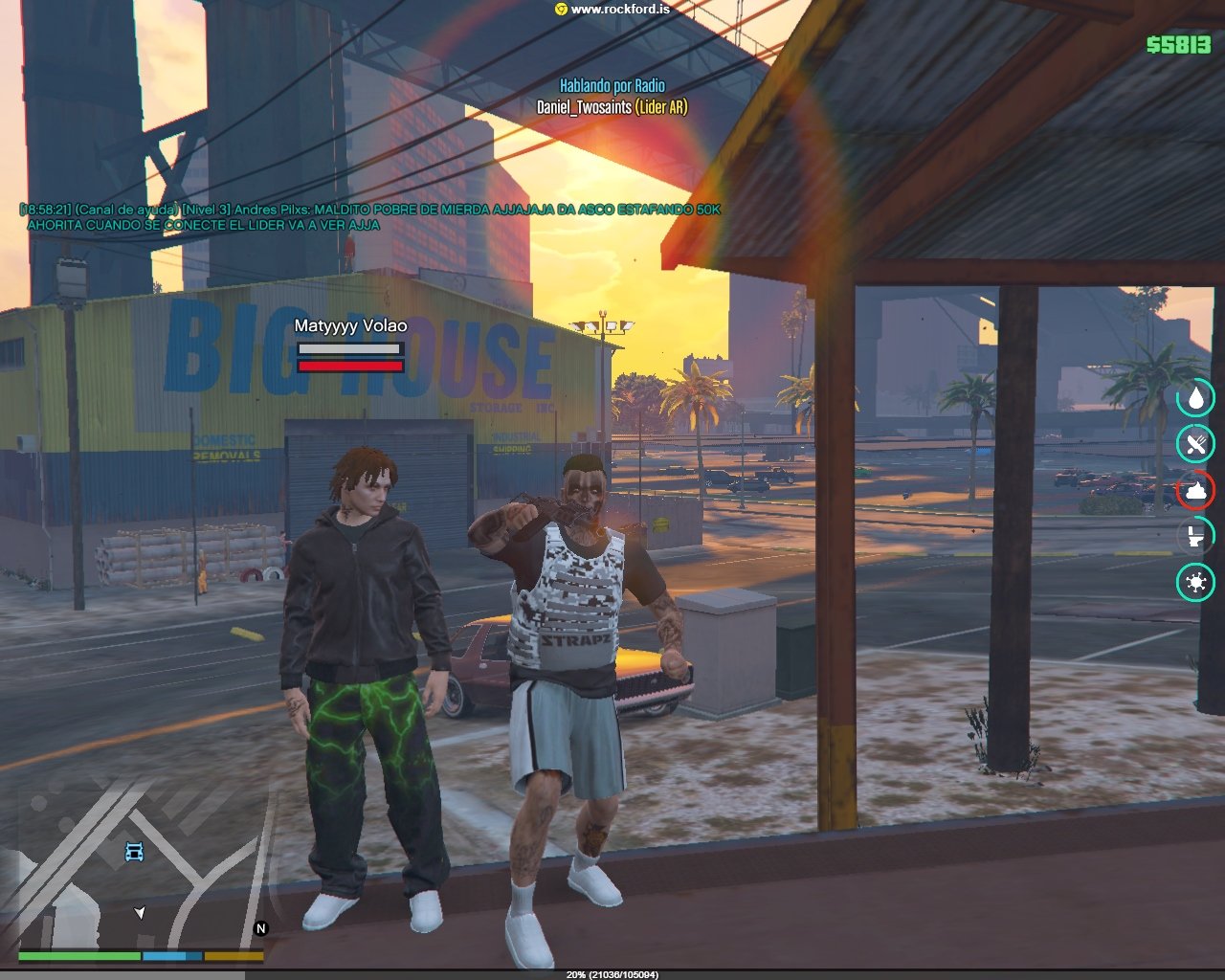
Task: Click the poop status icon
Action: coord(1195,490)
